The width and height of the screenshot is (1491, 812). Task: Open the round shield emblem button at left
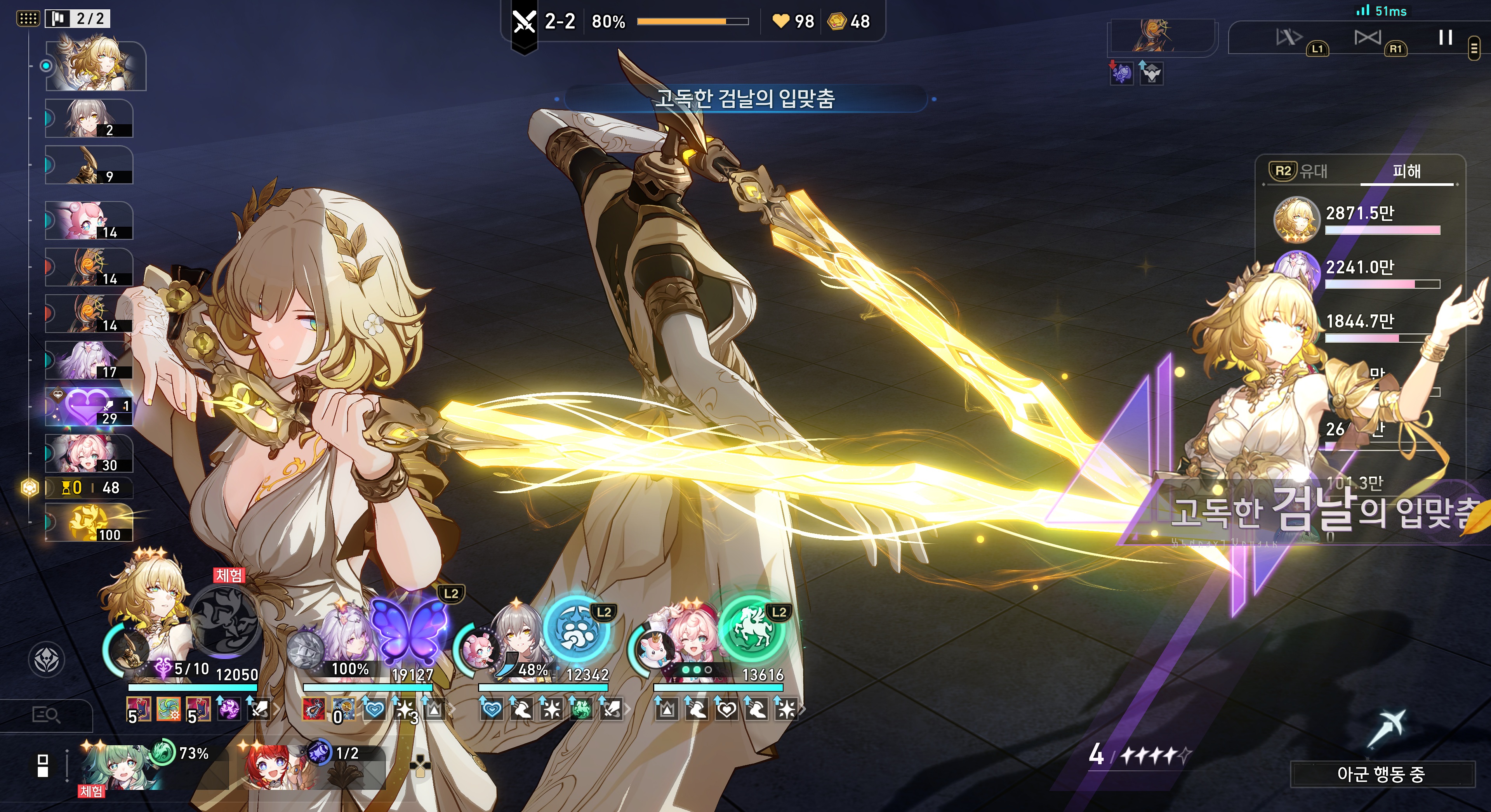(46, 660)
